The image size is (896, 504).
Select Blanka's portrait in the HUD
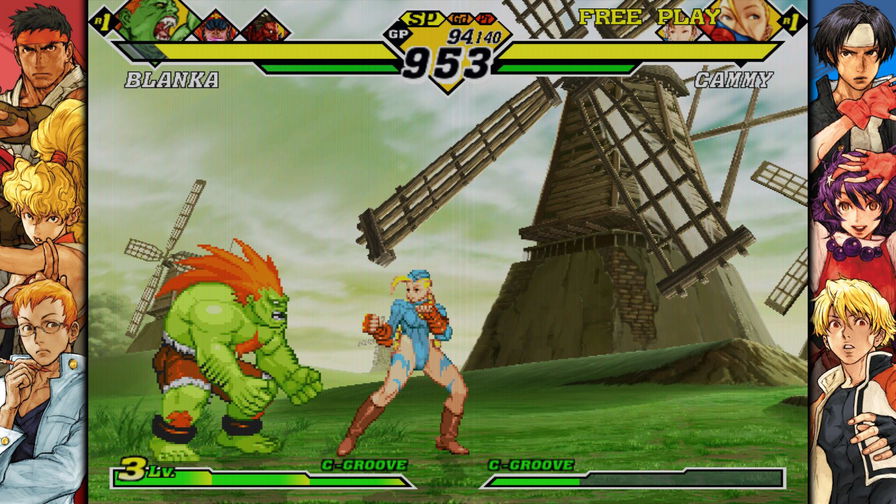[152, 20]
